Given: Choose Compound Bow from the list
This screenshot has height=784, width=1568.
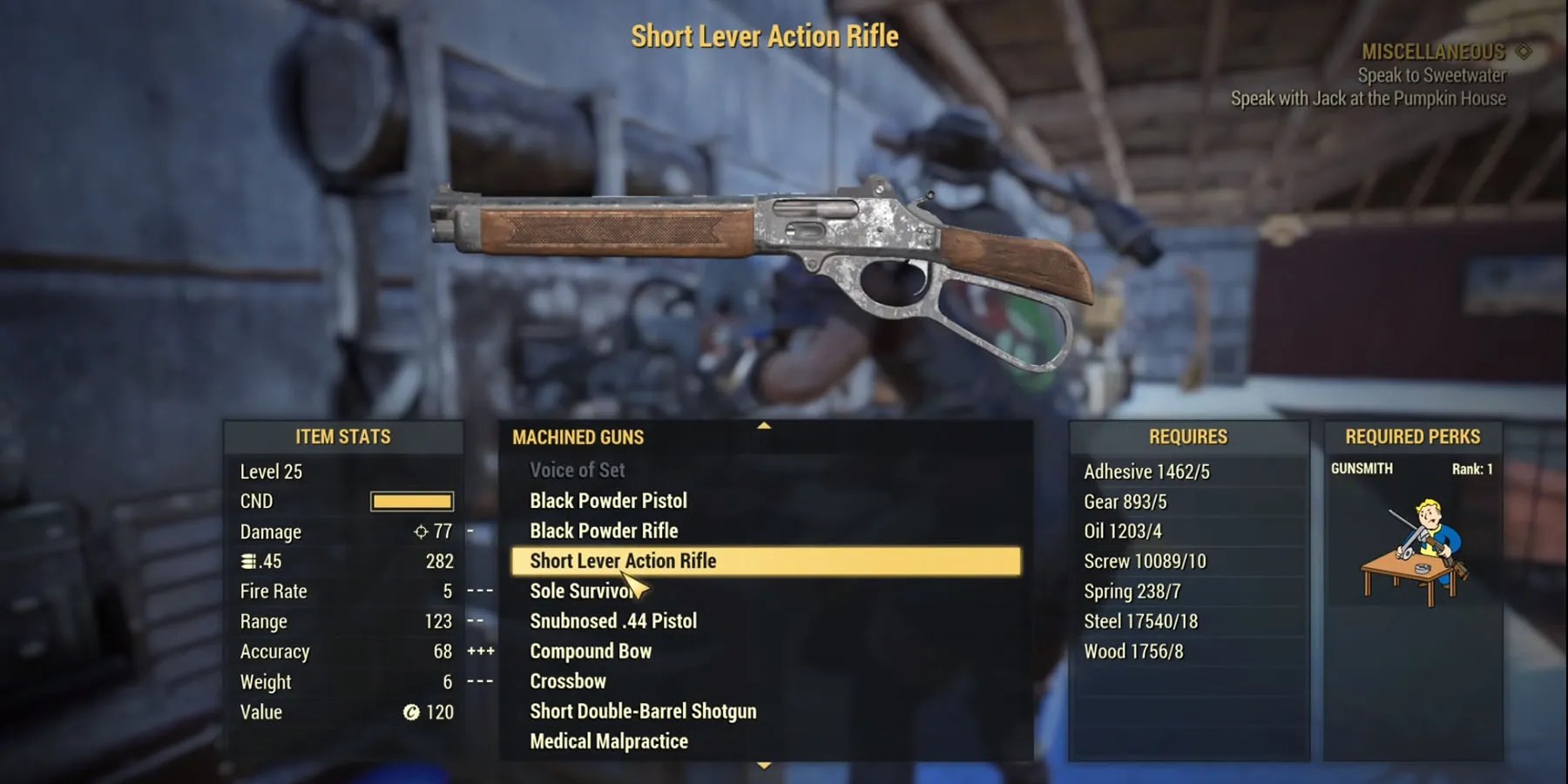Looking at the screenshot, I should pos(591,652).
